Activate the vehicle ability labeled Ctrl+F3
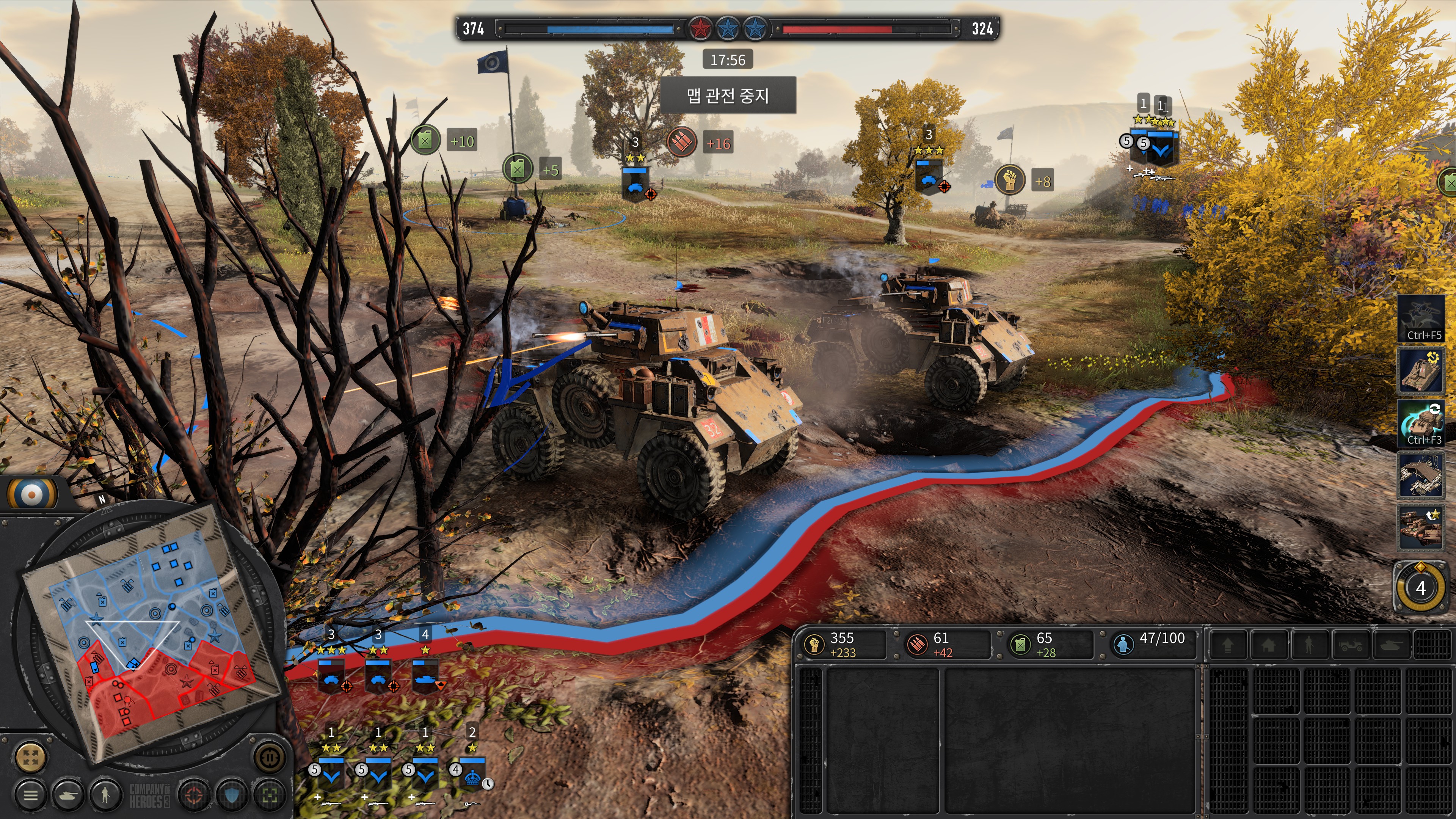The image size is (1456, 819). point(1420,424)
